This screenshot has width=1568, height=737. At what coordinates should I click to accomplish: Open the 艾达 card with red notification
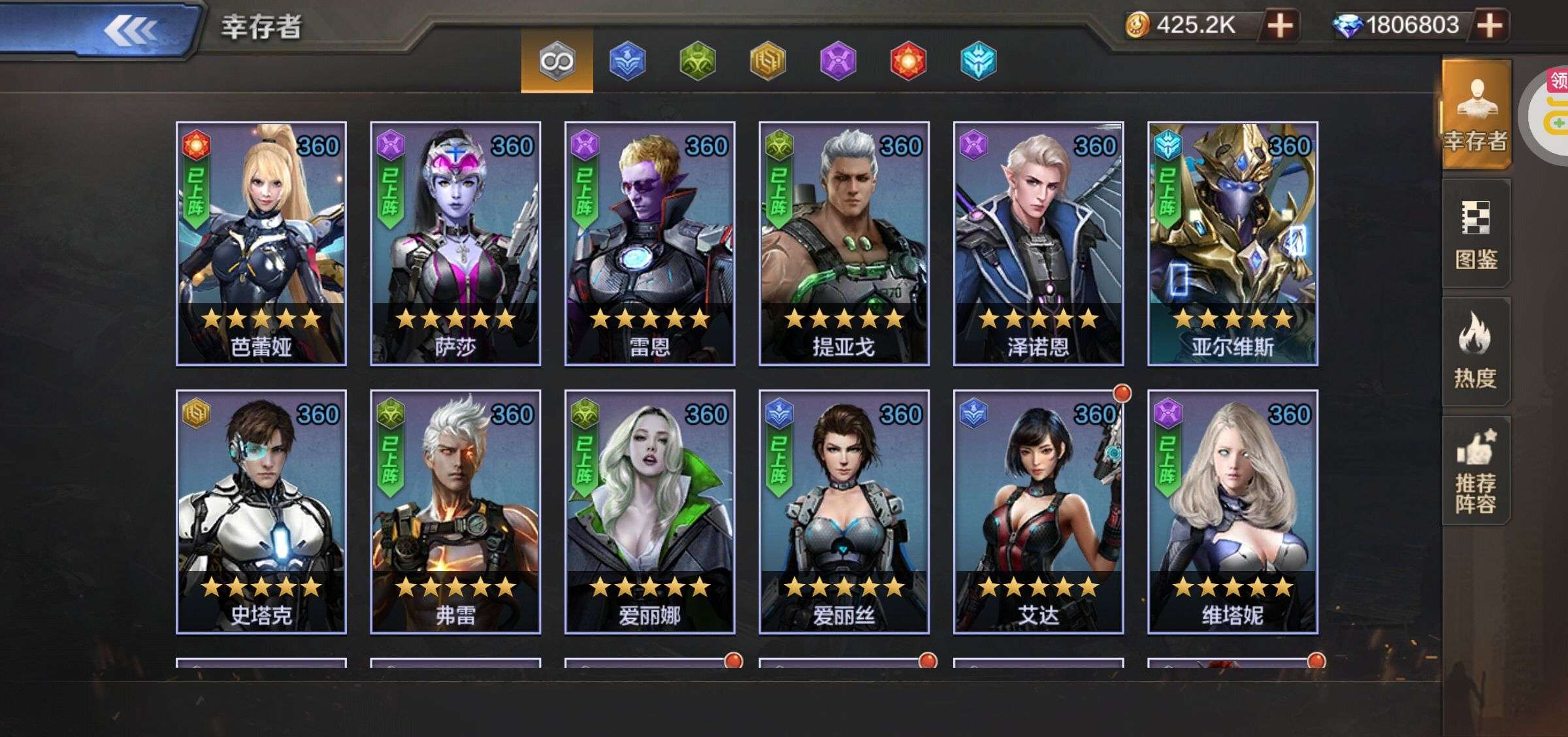tap(1038, 512)
